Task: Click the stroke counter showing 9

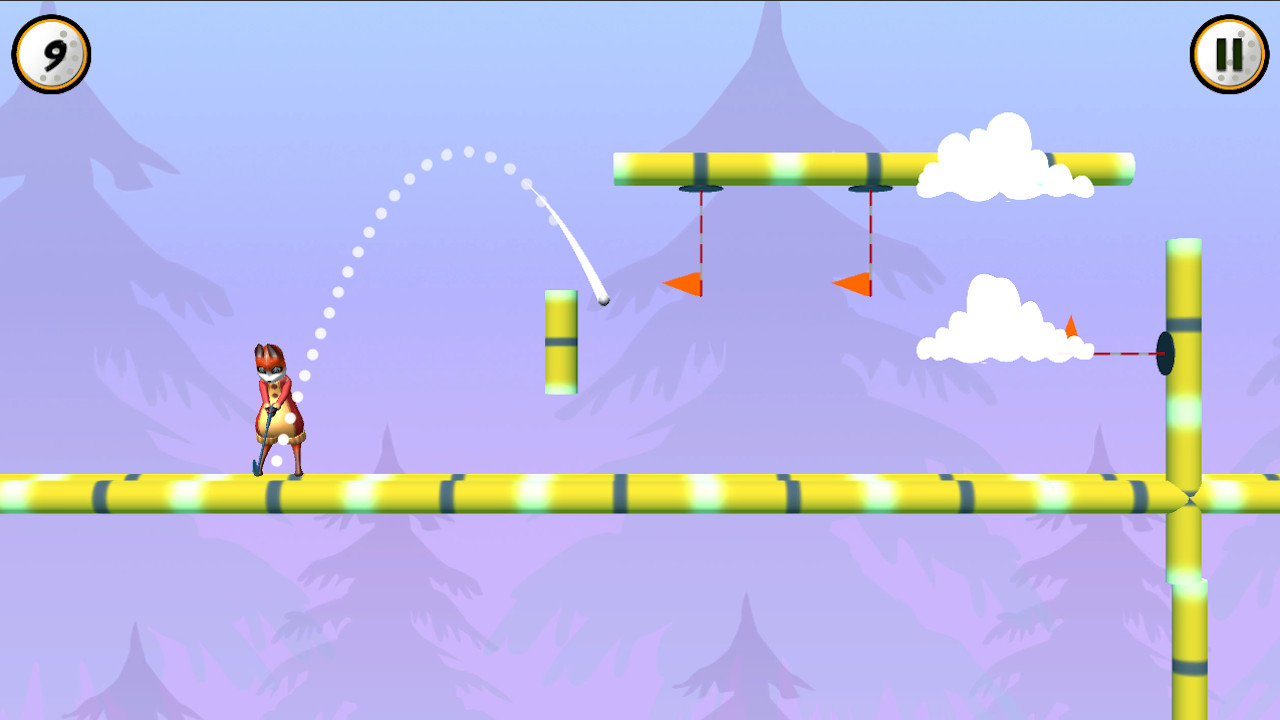Action: click(x=52, y=52)
